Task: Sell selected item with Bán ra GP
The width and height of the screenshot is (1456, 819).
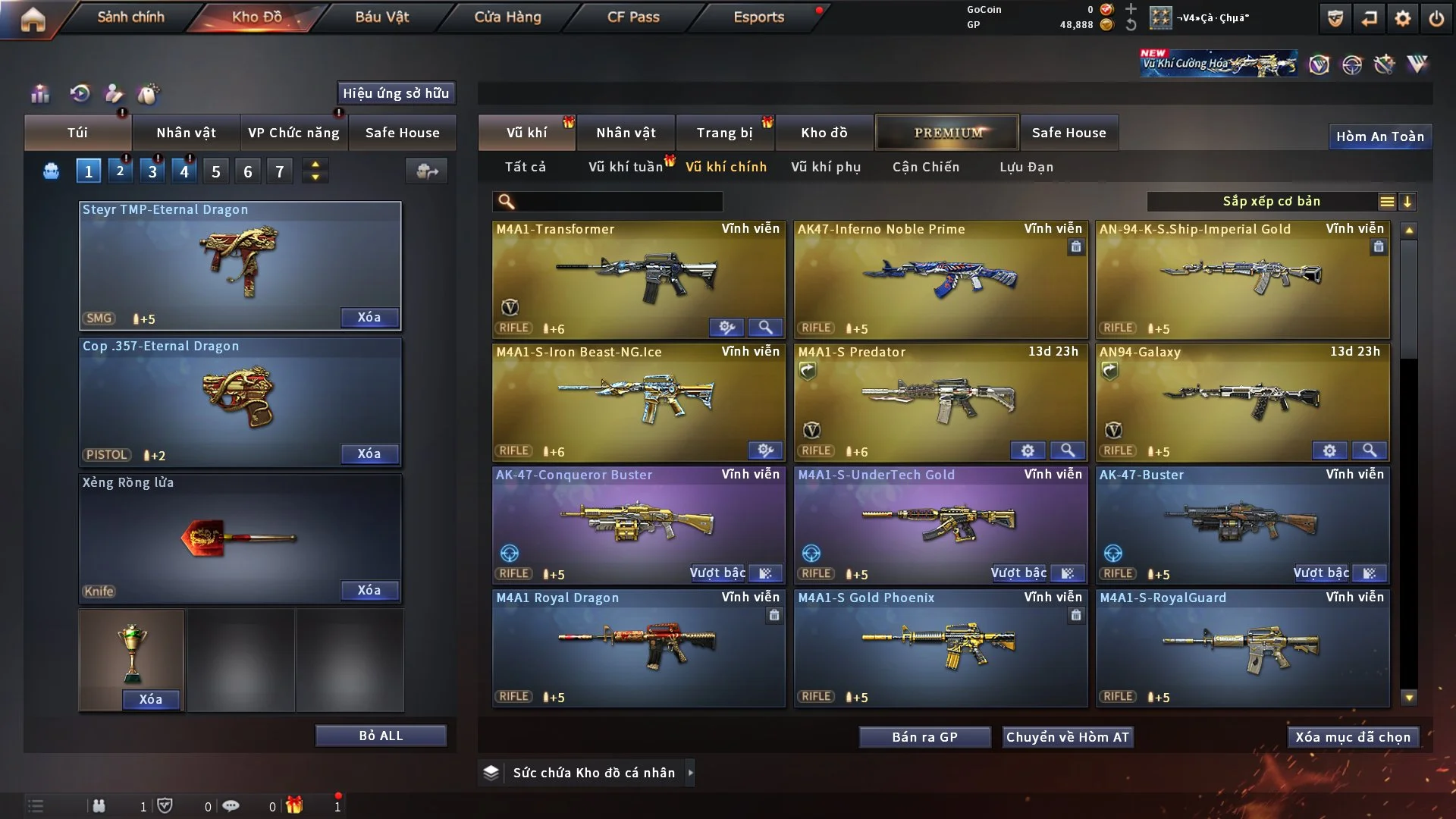Action: click(924, 737)
